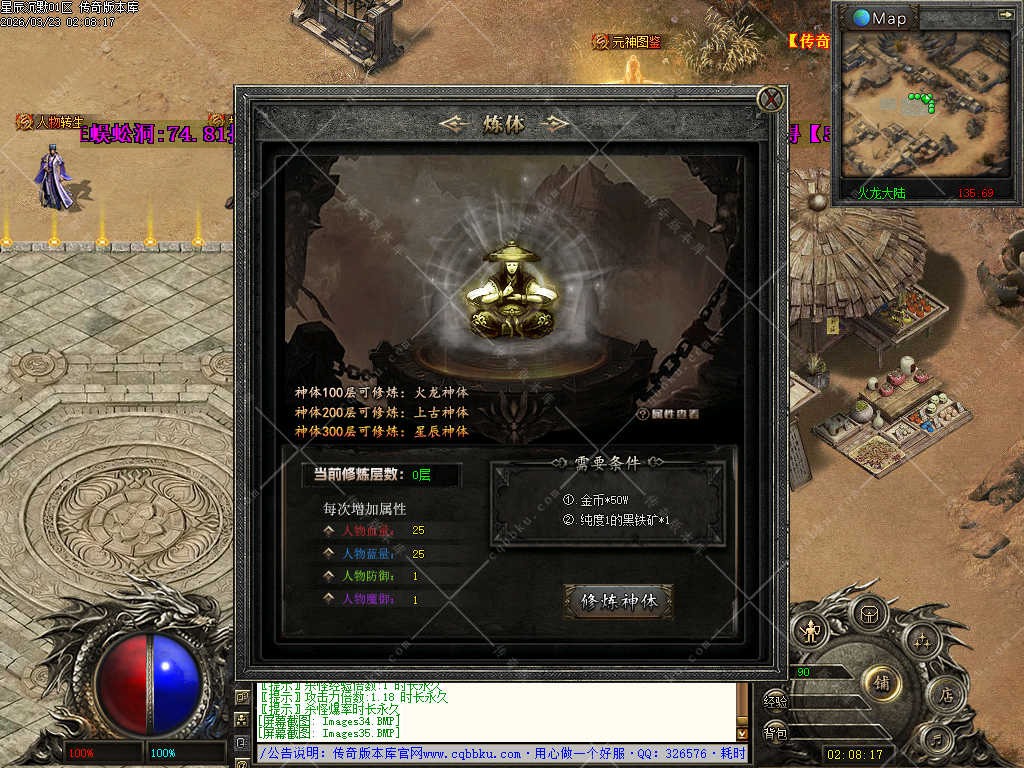The height and width of the screenshot is (768, 1024).
Task: Open the three-stars skills icon
Action: pyautogui.click(x=922, y=638)
